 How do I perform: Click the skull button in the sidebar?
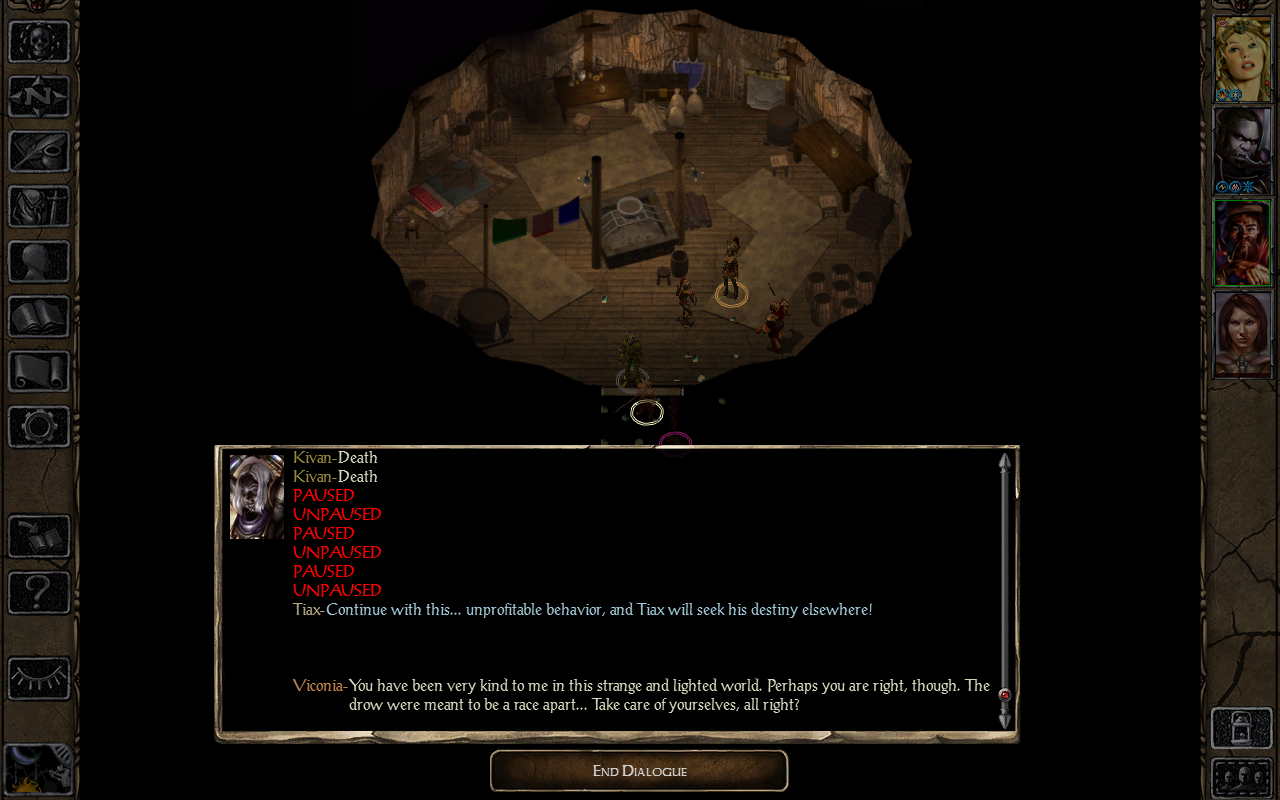pos(39,42)
